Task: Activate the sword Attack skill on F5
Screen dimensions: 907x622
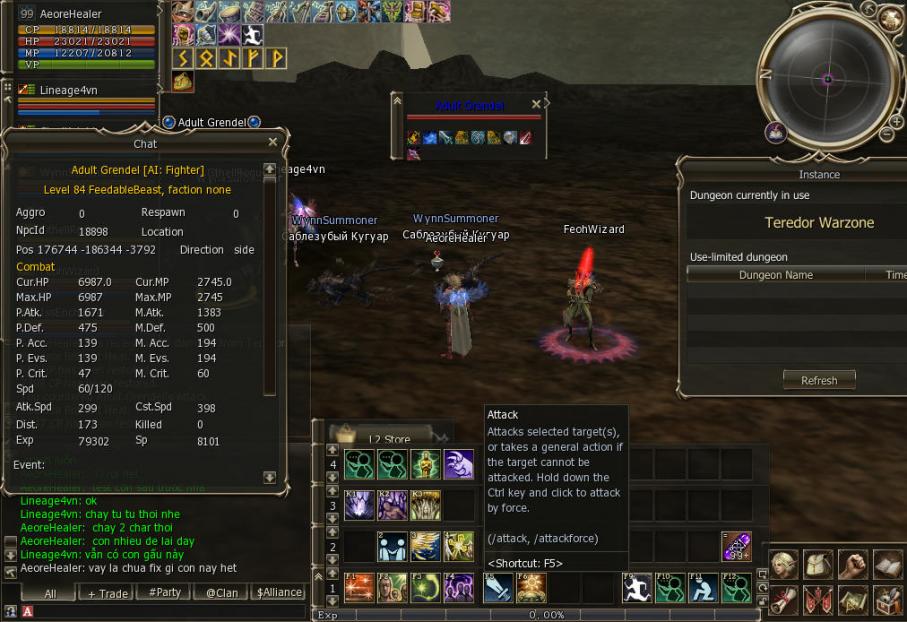Action: click(498, 588)
